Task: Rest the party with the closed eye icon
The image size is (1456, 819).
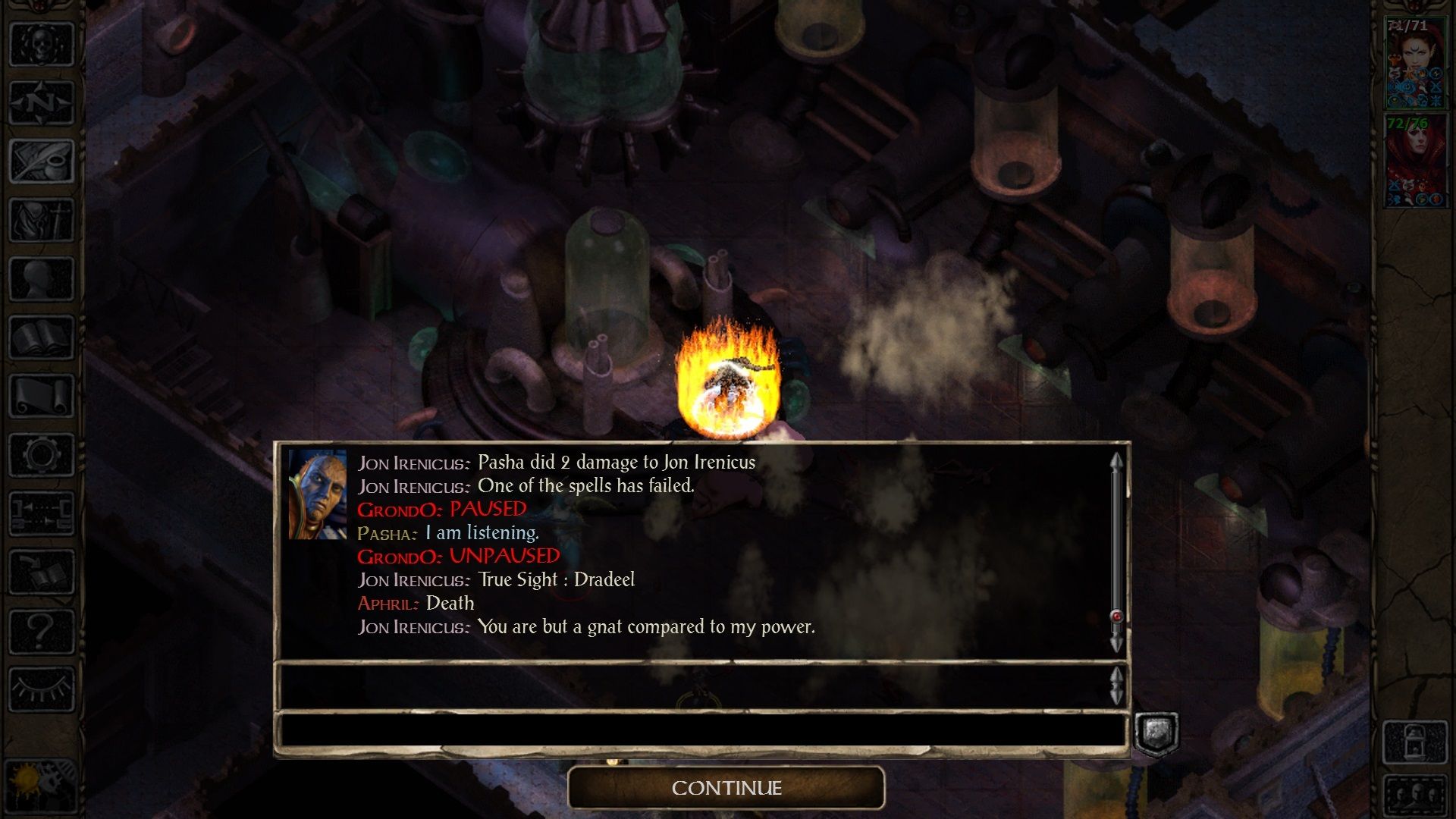Action: point(42,689)
